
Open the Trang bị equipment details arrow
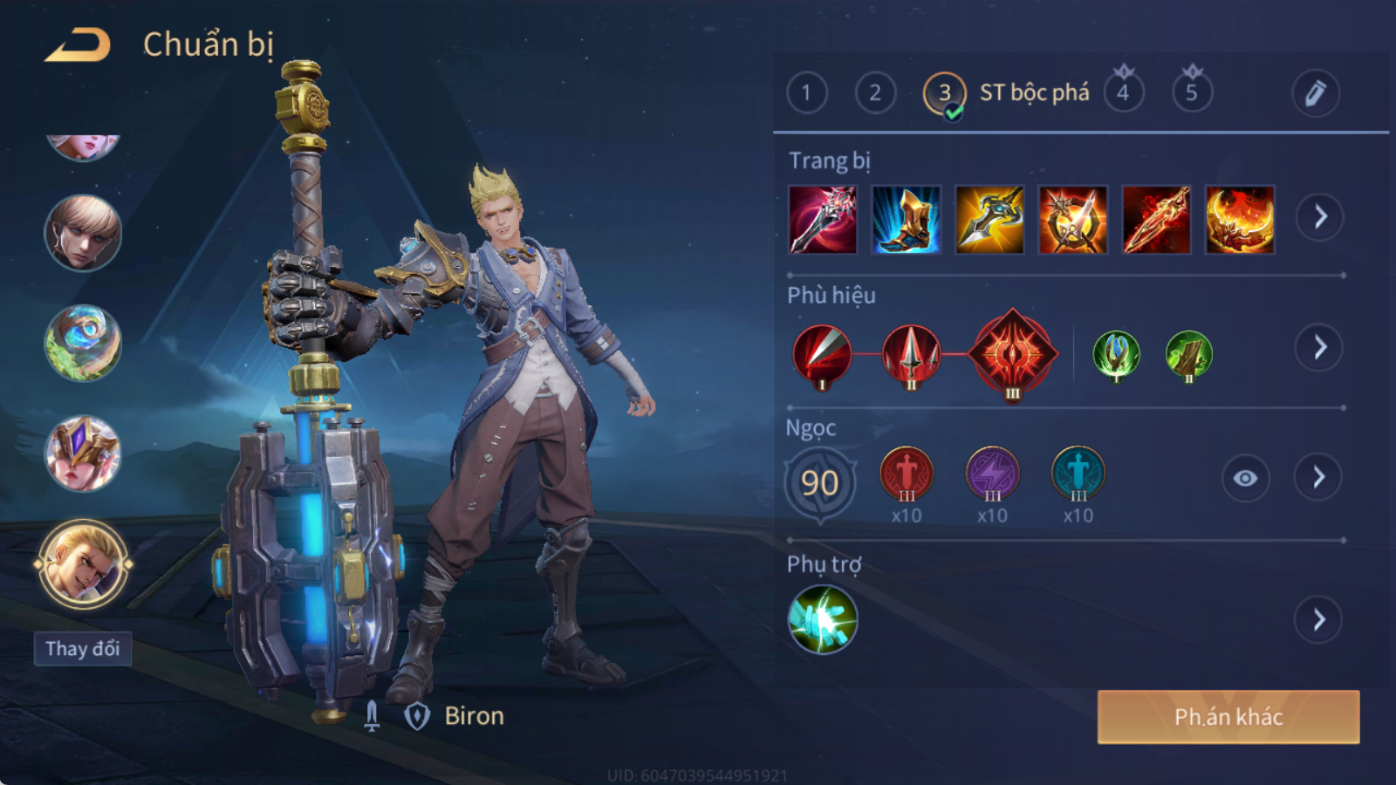(x=1320, y=217)
